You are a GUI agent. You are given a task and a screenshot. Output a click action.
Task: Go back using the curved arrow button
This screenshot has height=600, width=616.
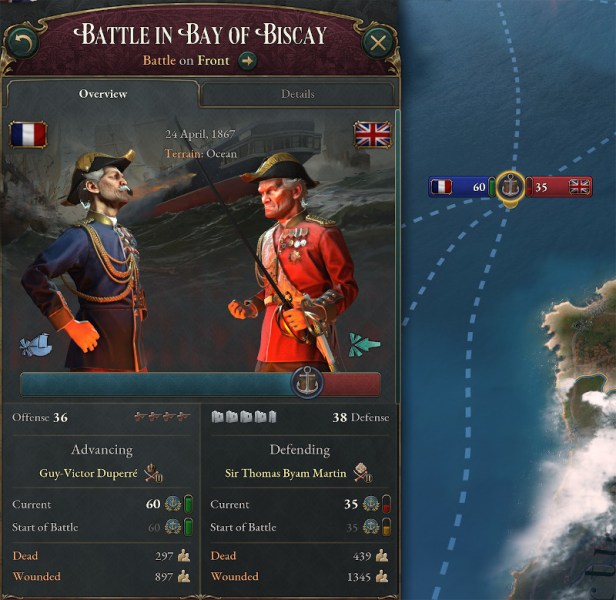coord(21,41)
